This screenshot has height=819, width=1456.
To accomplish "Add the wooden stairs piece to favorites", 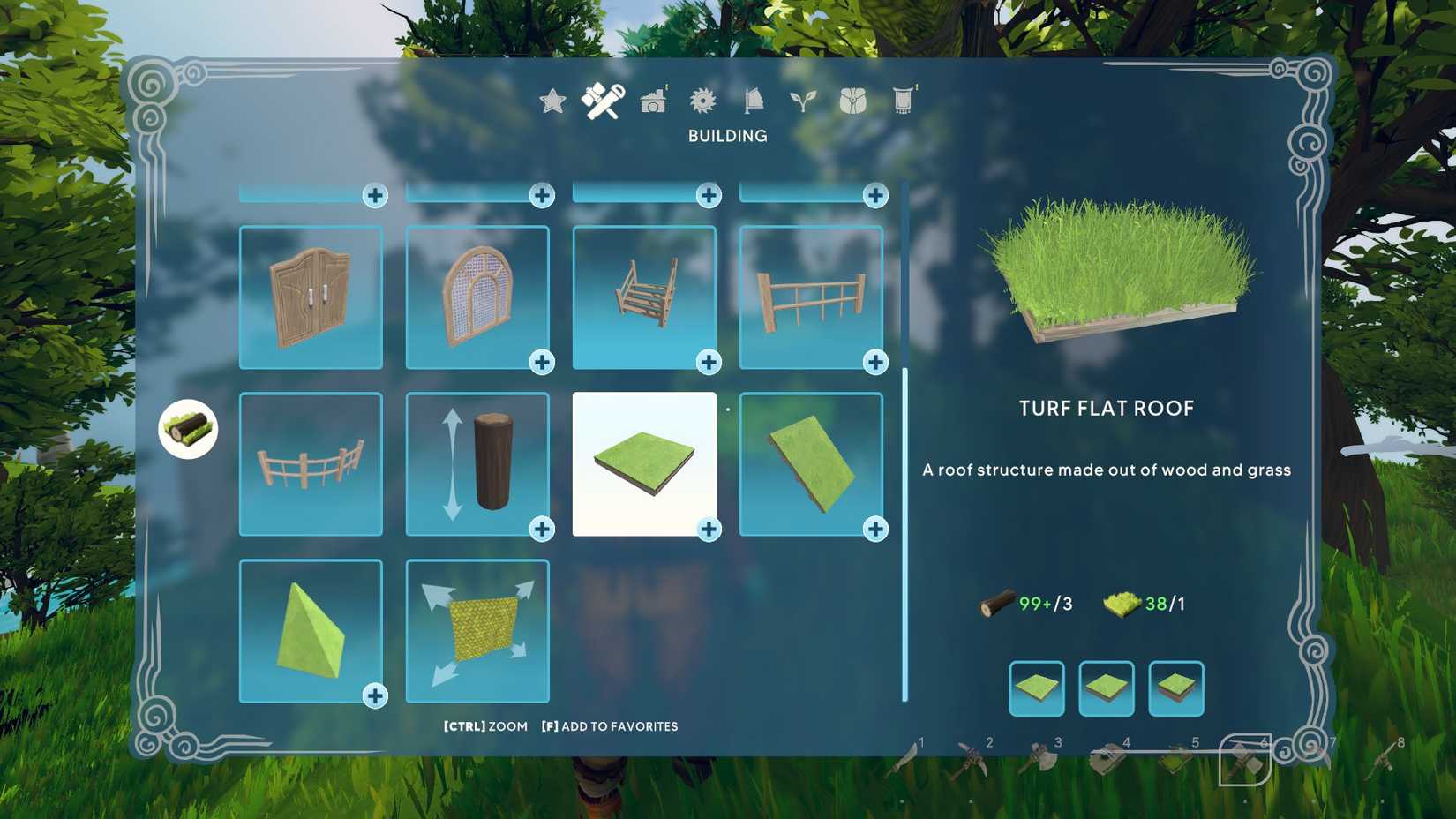I will pos(708,362).
